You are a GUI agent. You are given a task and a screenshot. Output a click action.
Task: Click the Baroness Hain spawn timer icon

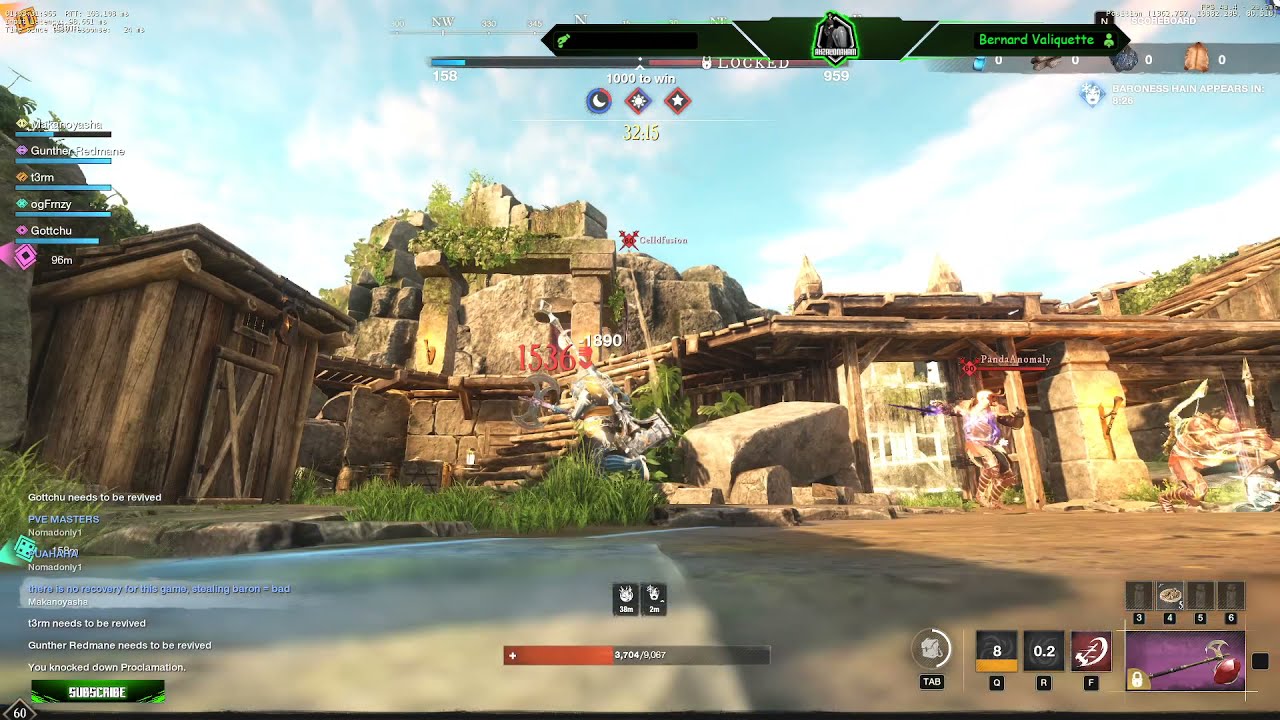click(x=1091, y=94)
